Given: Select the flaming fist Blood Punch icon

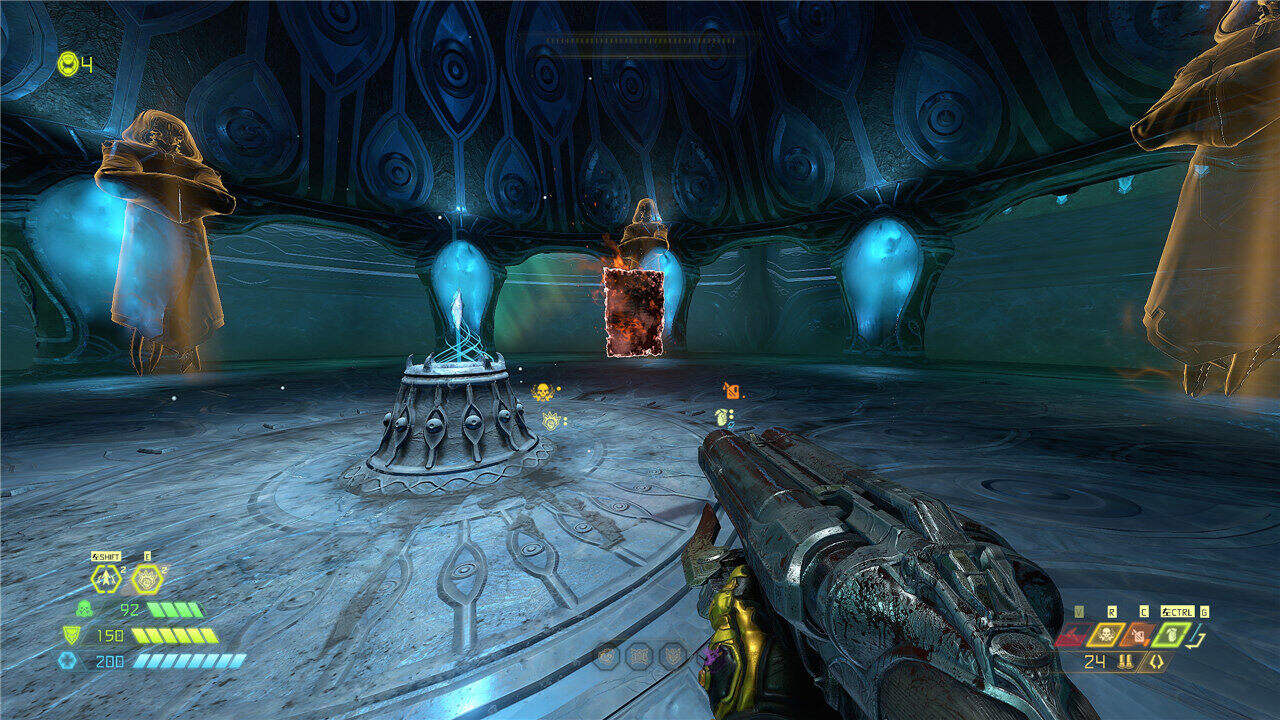Looking at the screenshot, I should pyautogui.click(x=147, y=578).
